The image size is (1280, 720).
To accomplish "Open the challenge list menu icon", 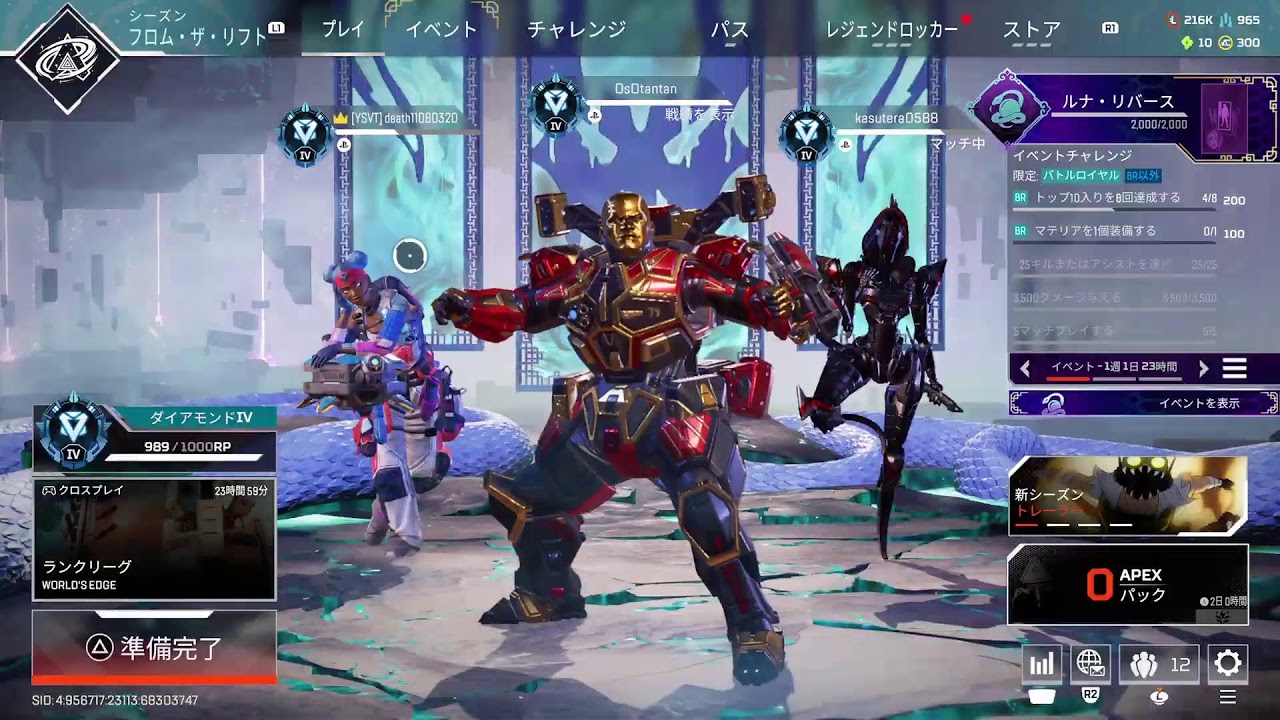I will pos(1235,369).
